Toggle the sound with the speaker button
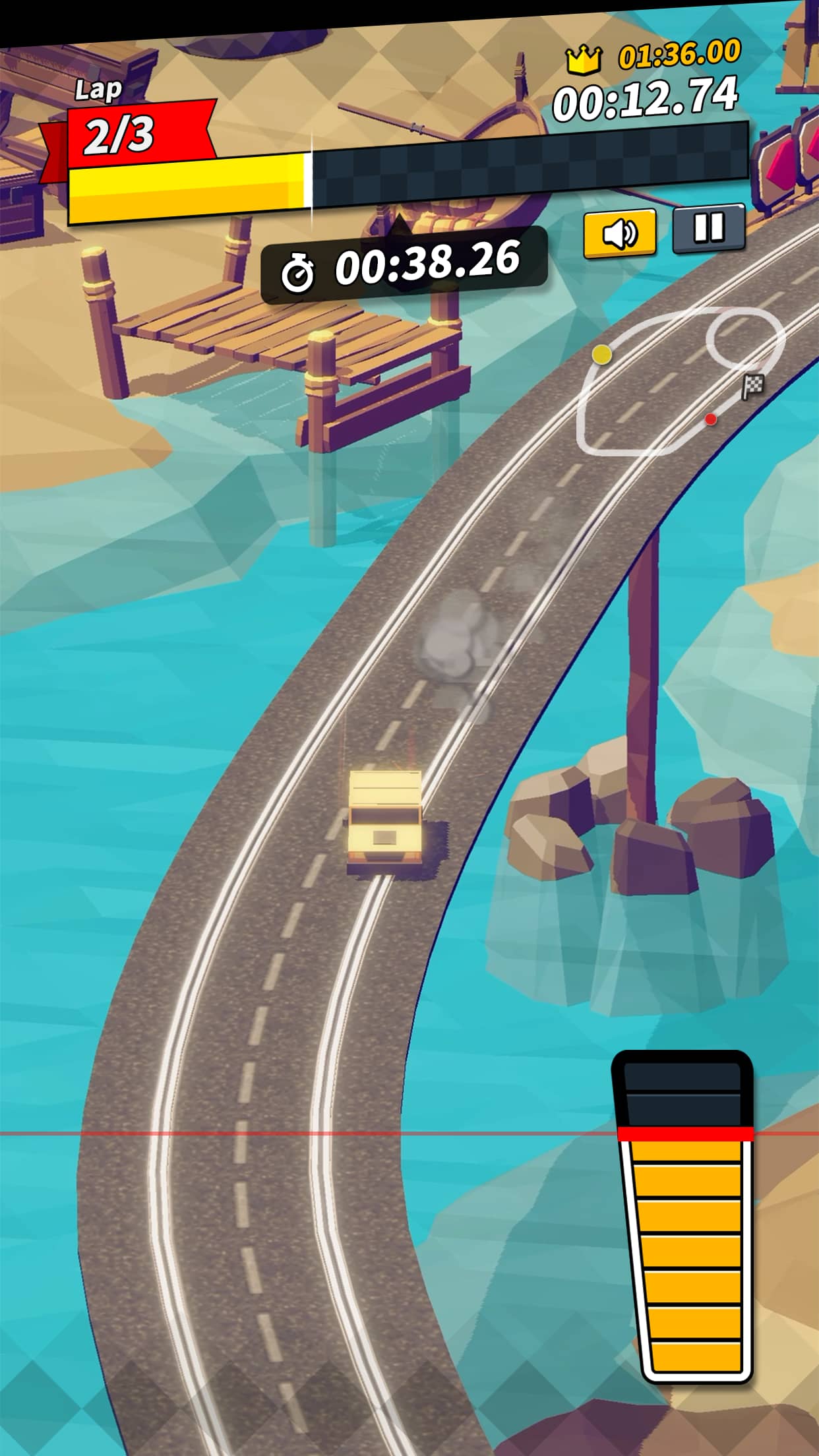Viewport: 819px width, 1456px height. (619, 233)
